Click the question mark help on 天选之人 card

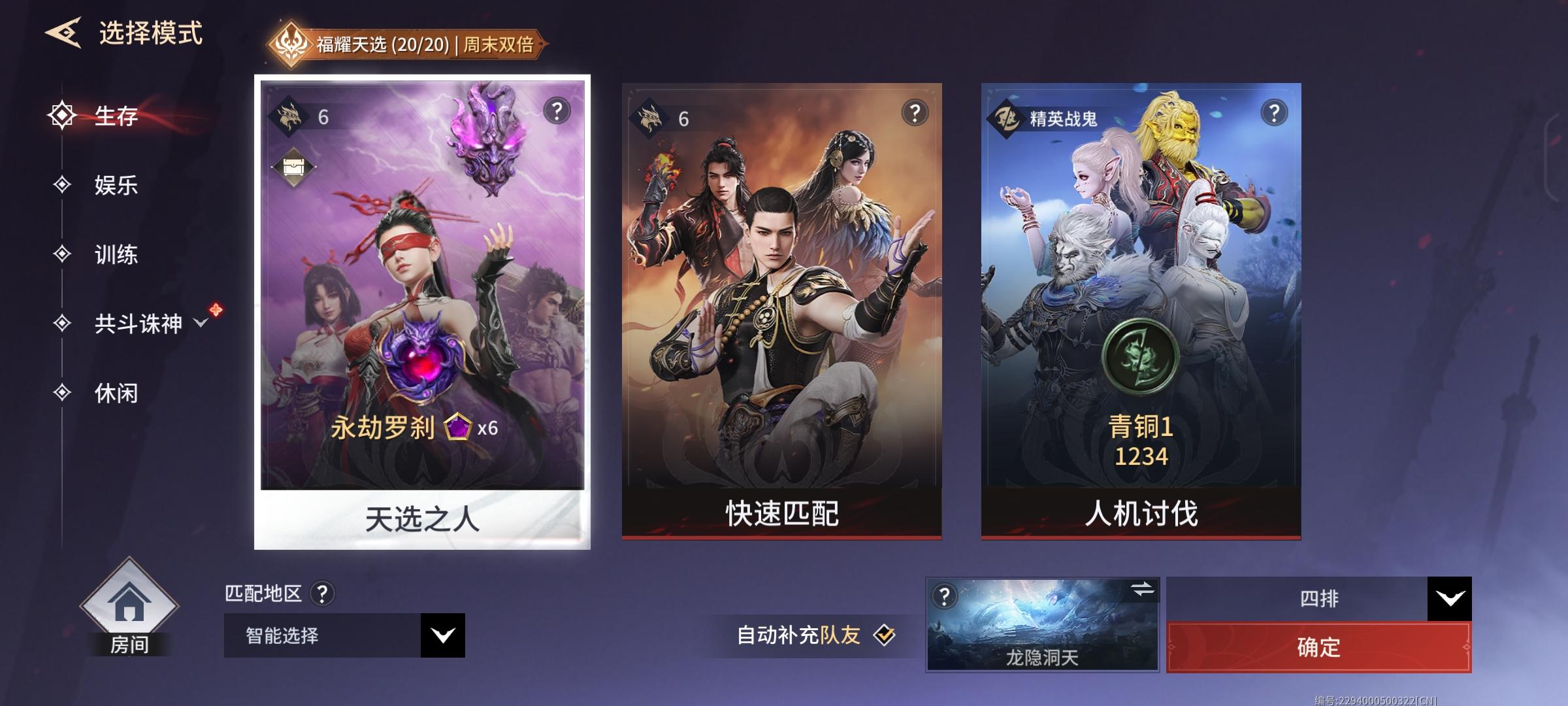tap(556, 112)
